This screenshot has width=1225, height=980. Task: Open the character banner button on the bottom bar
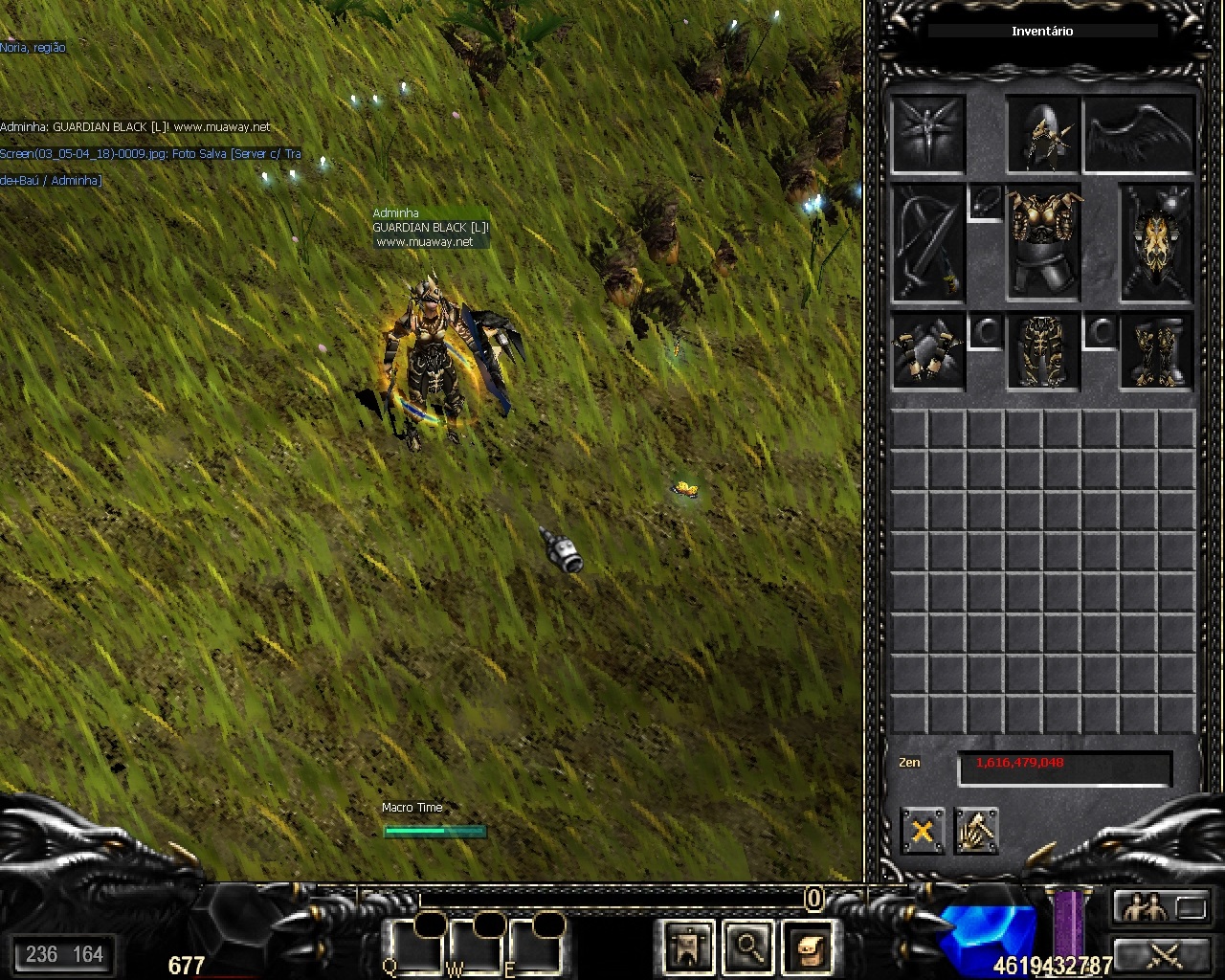click(x=688, y=947)
